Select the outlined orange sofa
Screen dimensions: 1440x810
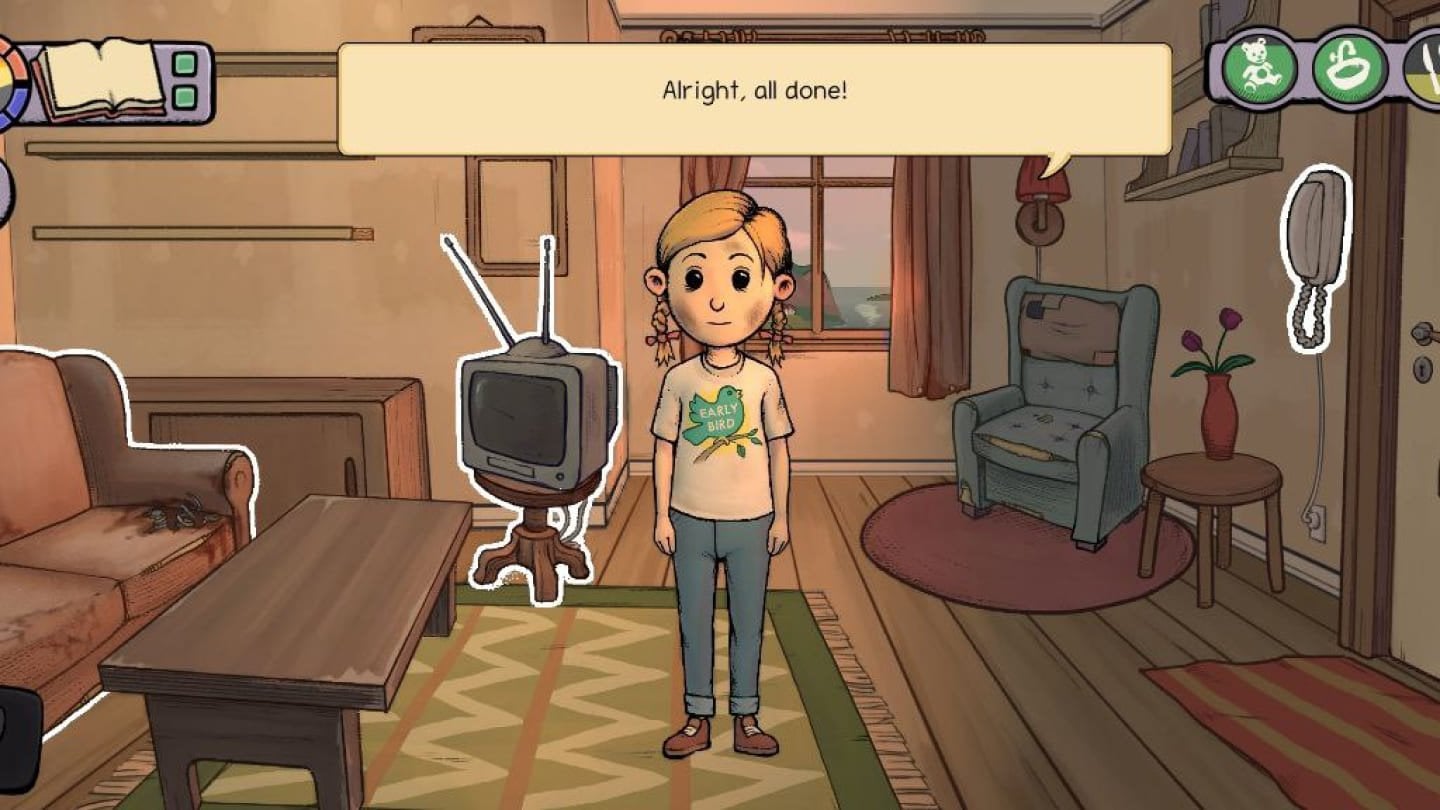coord(110,520)
